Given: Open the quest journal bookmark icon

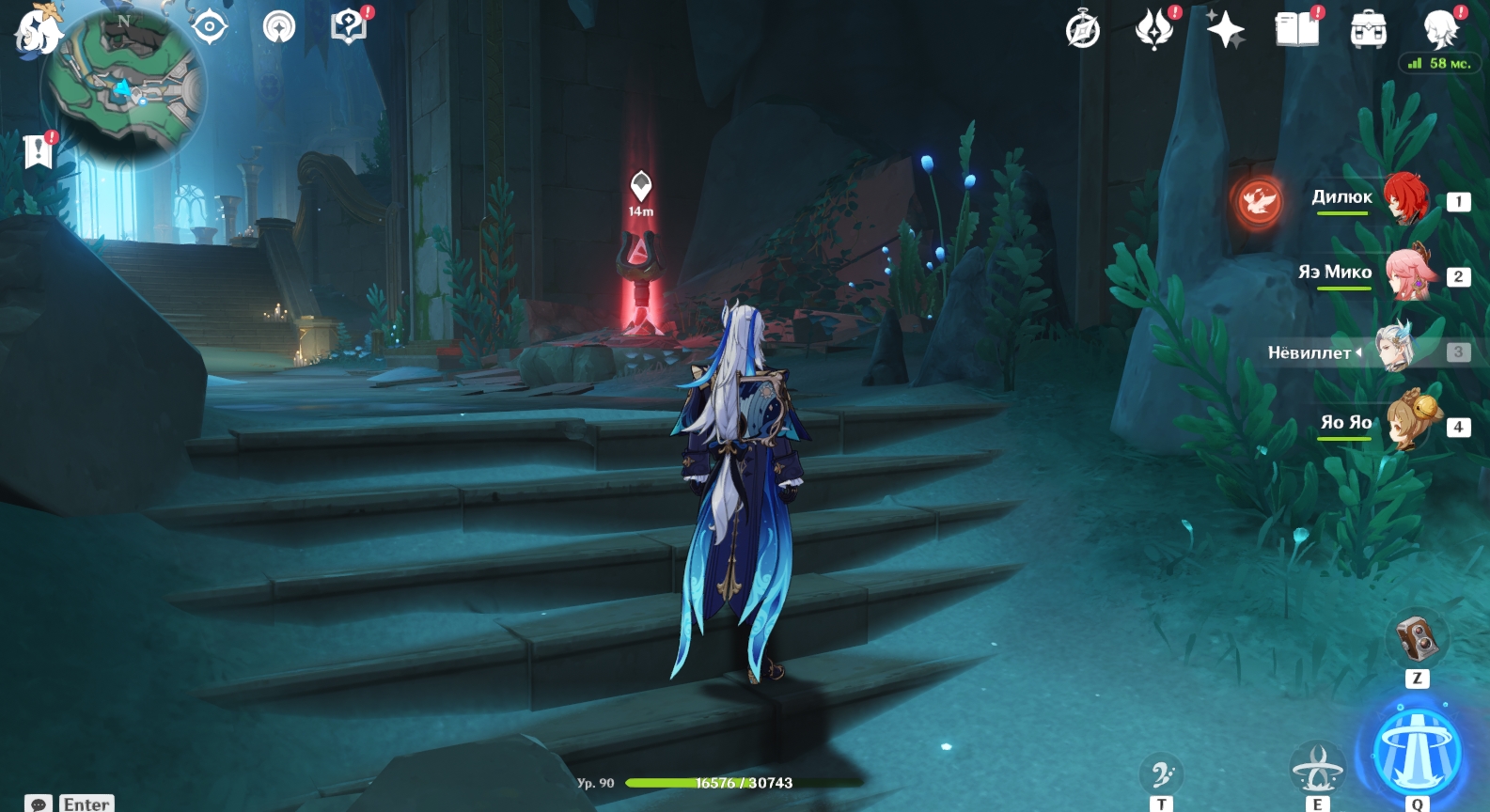Looking at the screenshot, I should point(38,150).
